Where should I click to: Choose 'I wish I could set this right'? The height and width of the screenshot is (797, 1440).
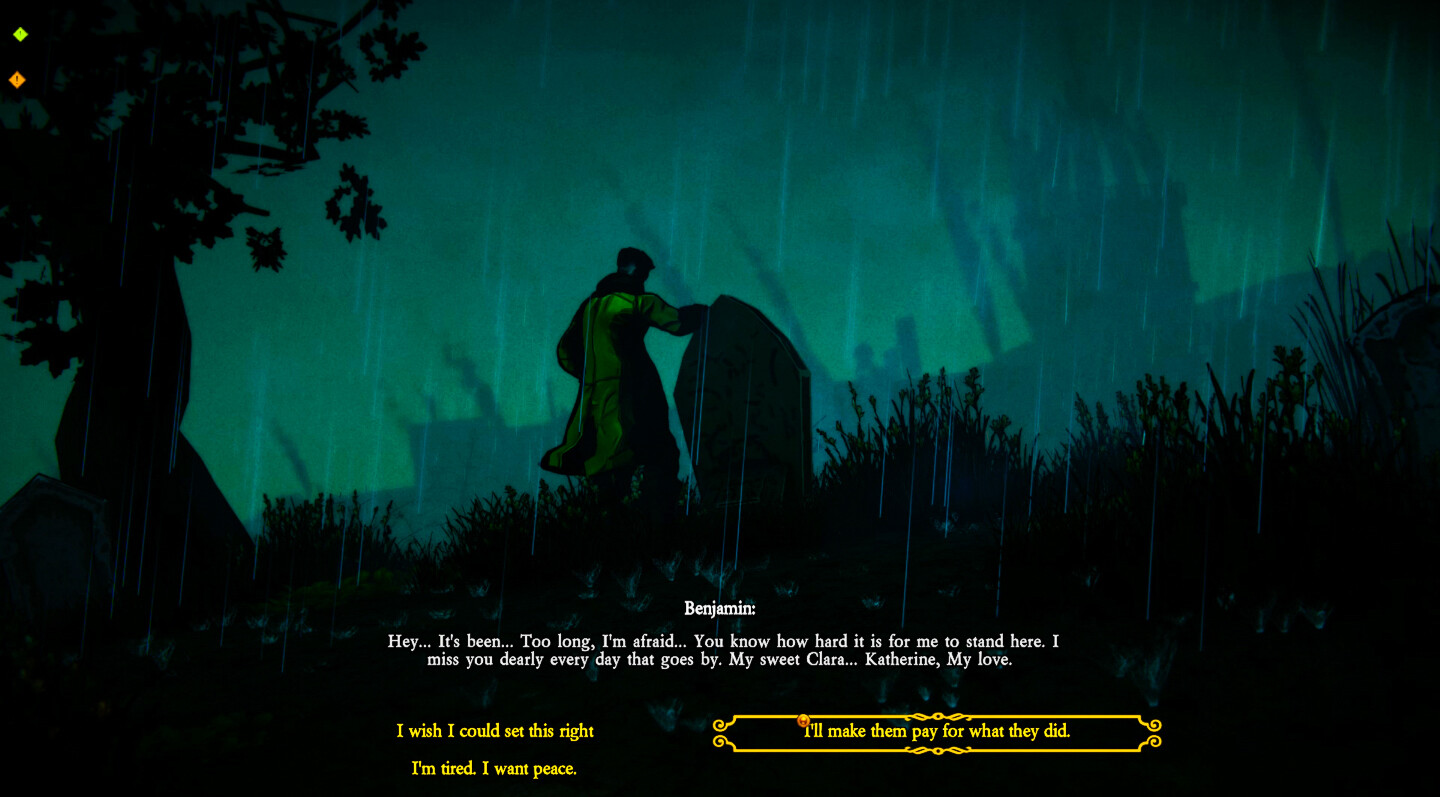coord(495,731)
